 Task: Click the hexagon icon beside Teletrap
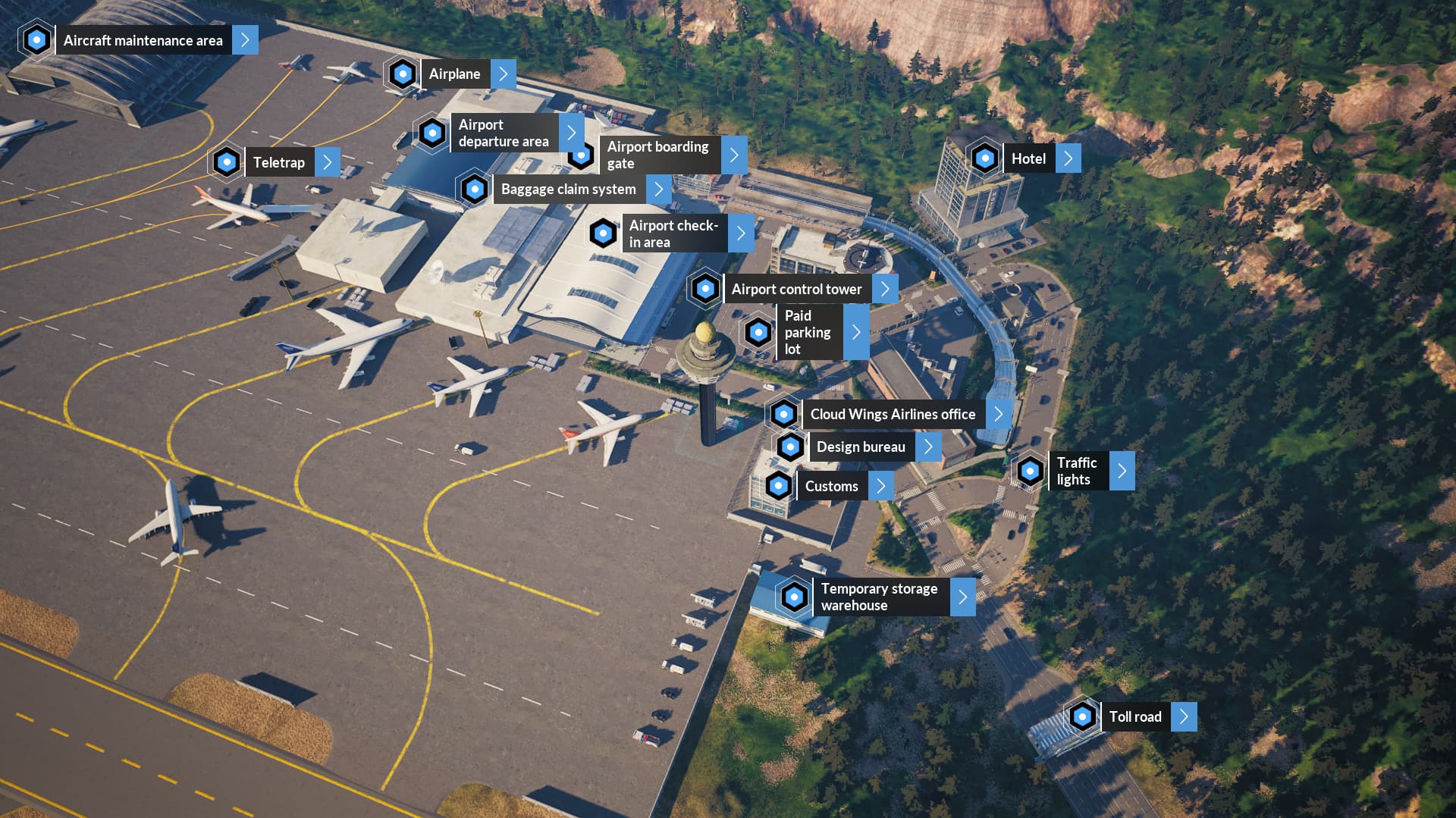click(226, 162)
